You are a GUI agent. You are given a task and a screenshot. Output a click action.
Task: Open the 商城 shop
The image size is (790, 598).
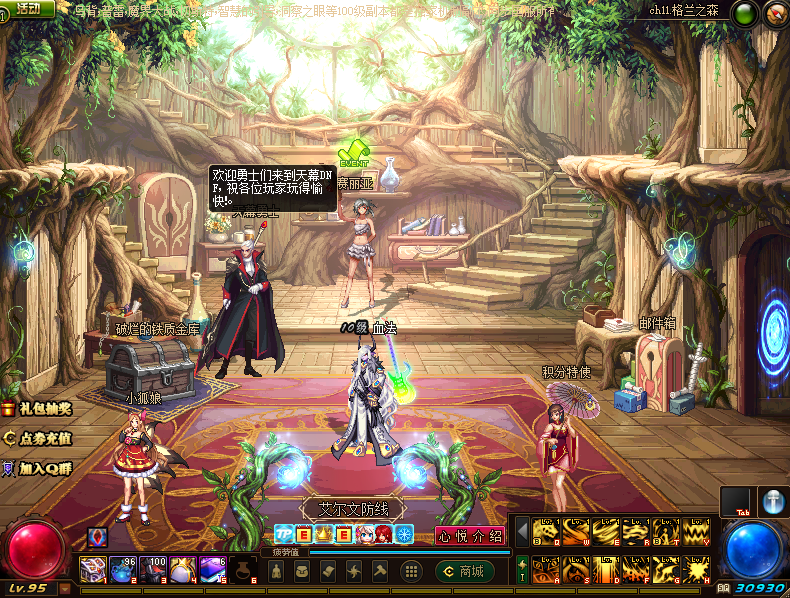point(466,571)
